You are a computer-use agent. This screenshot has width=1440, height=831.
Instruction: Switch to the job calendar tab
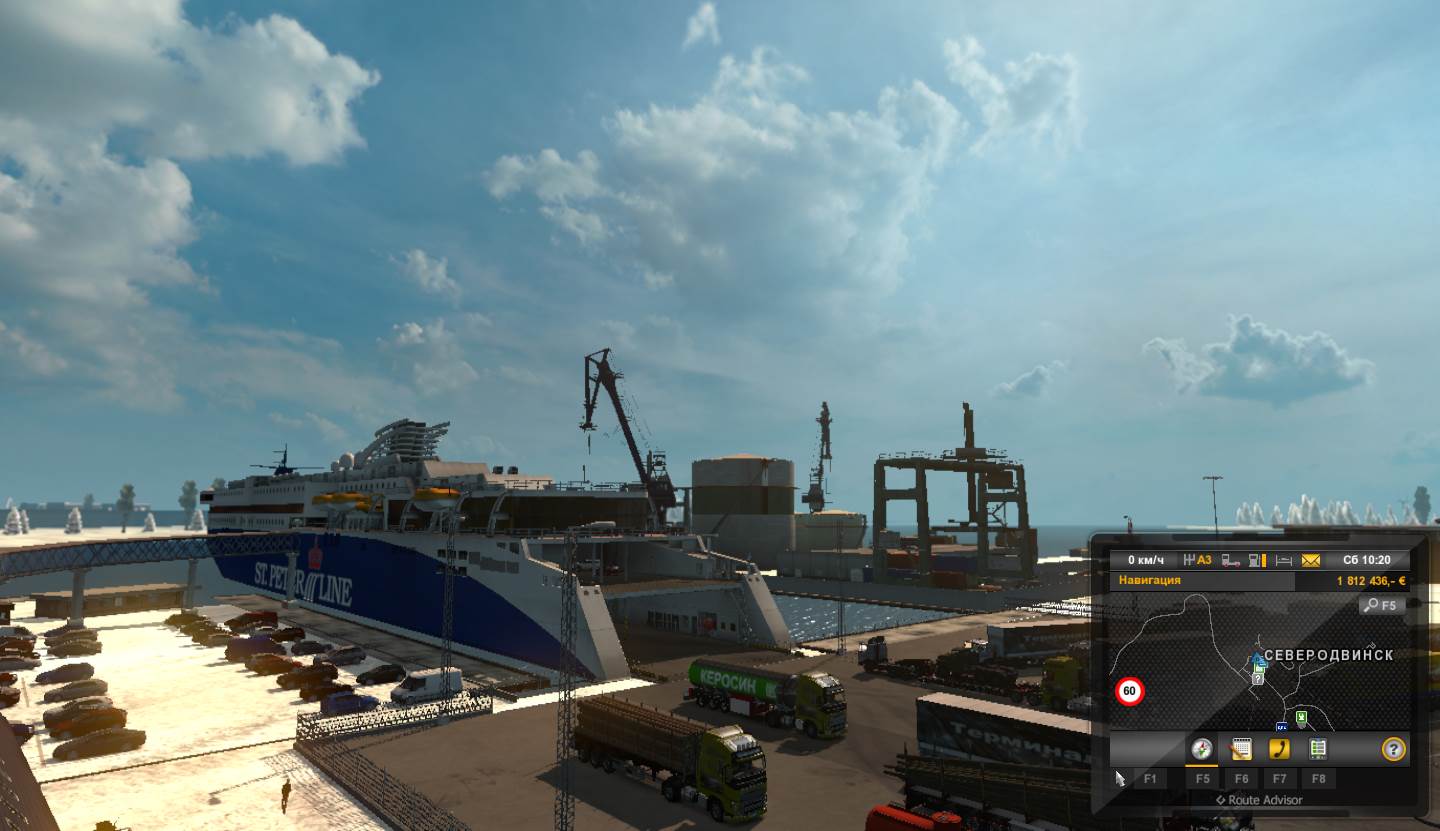(1241, 749)
